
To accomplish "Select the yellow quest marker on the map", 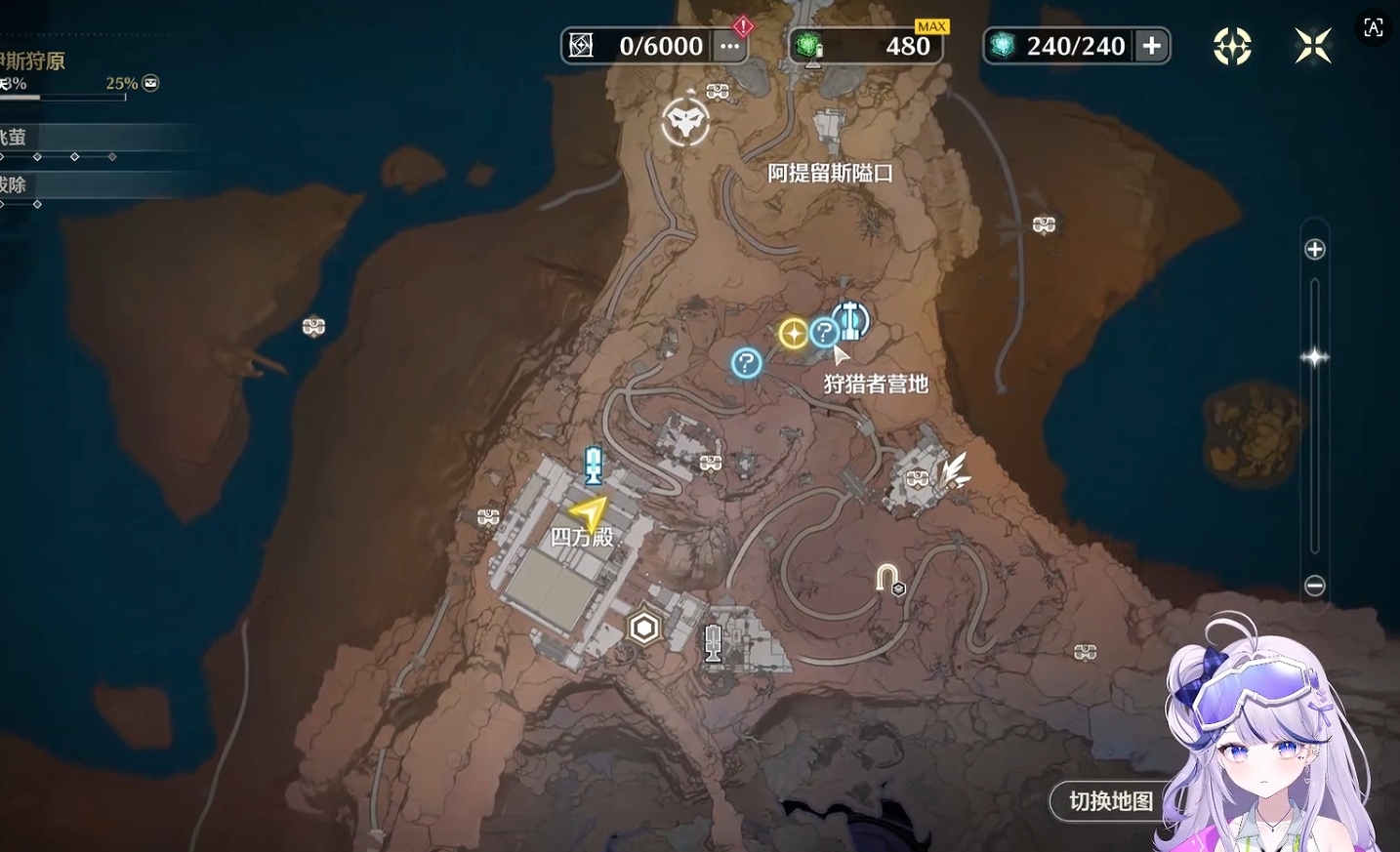I will 793,335.
